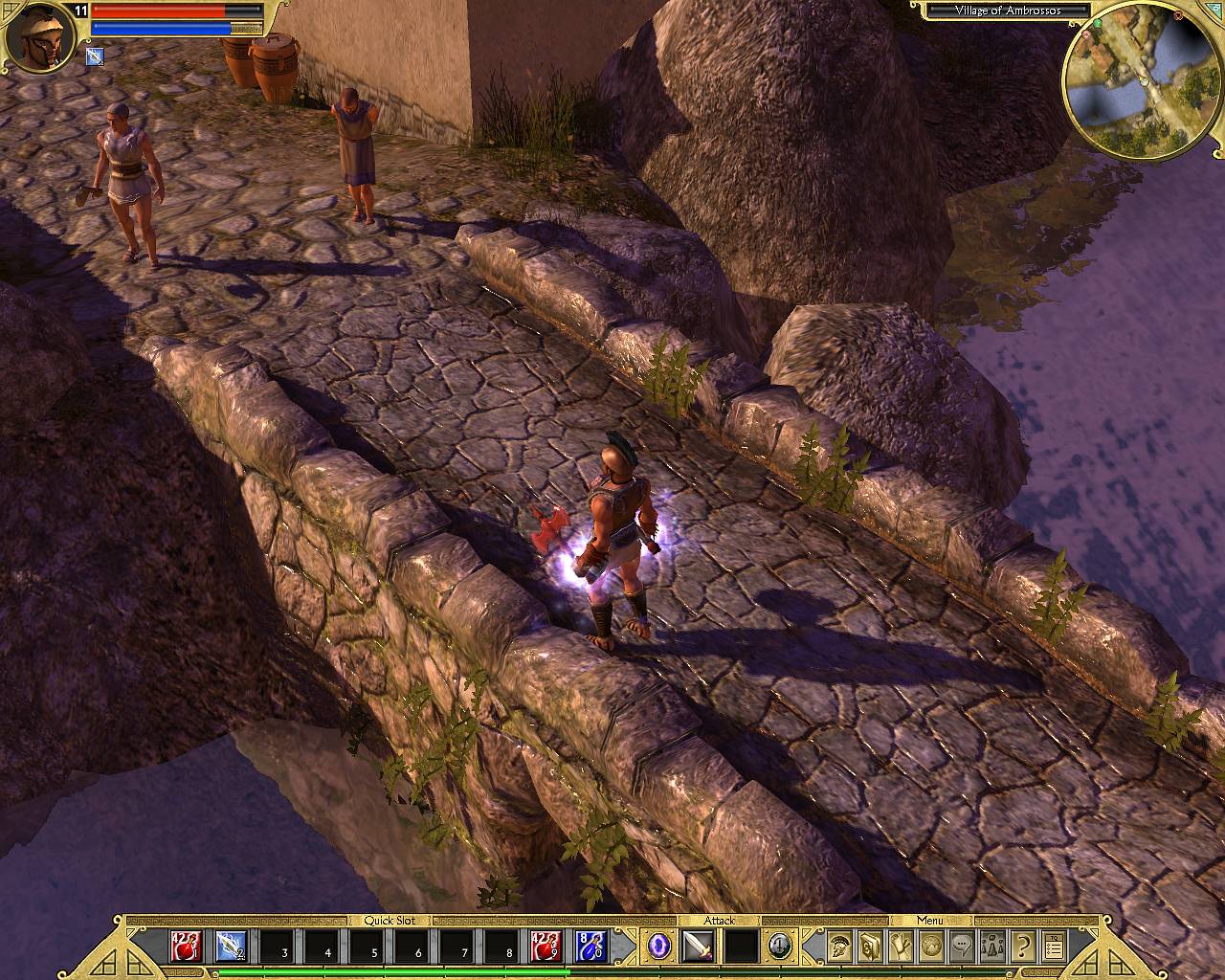Open the purple town portal
The image size is (1225, 980).
[657, 947]
